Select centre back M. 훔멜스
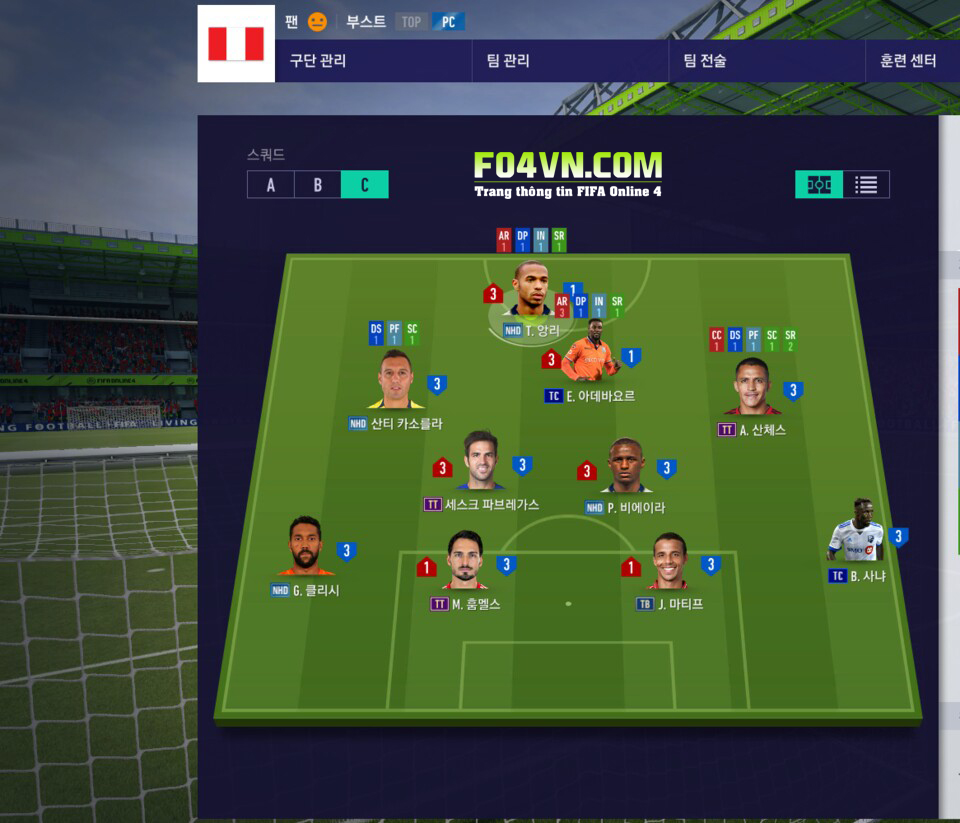 (x=465, y=562)
